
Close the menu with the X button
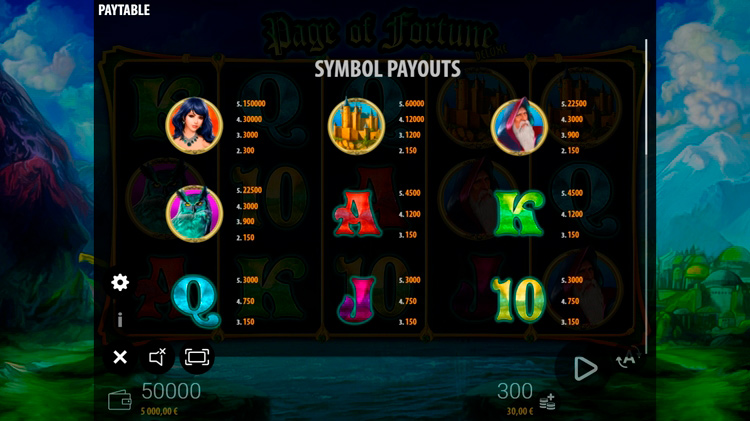pos(120,357)
